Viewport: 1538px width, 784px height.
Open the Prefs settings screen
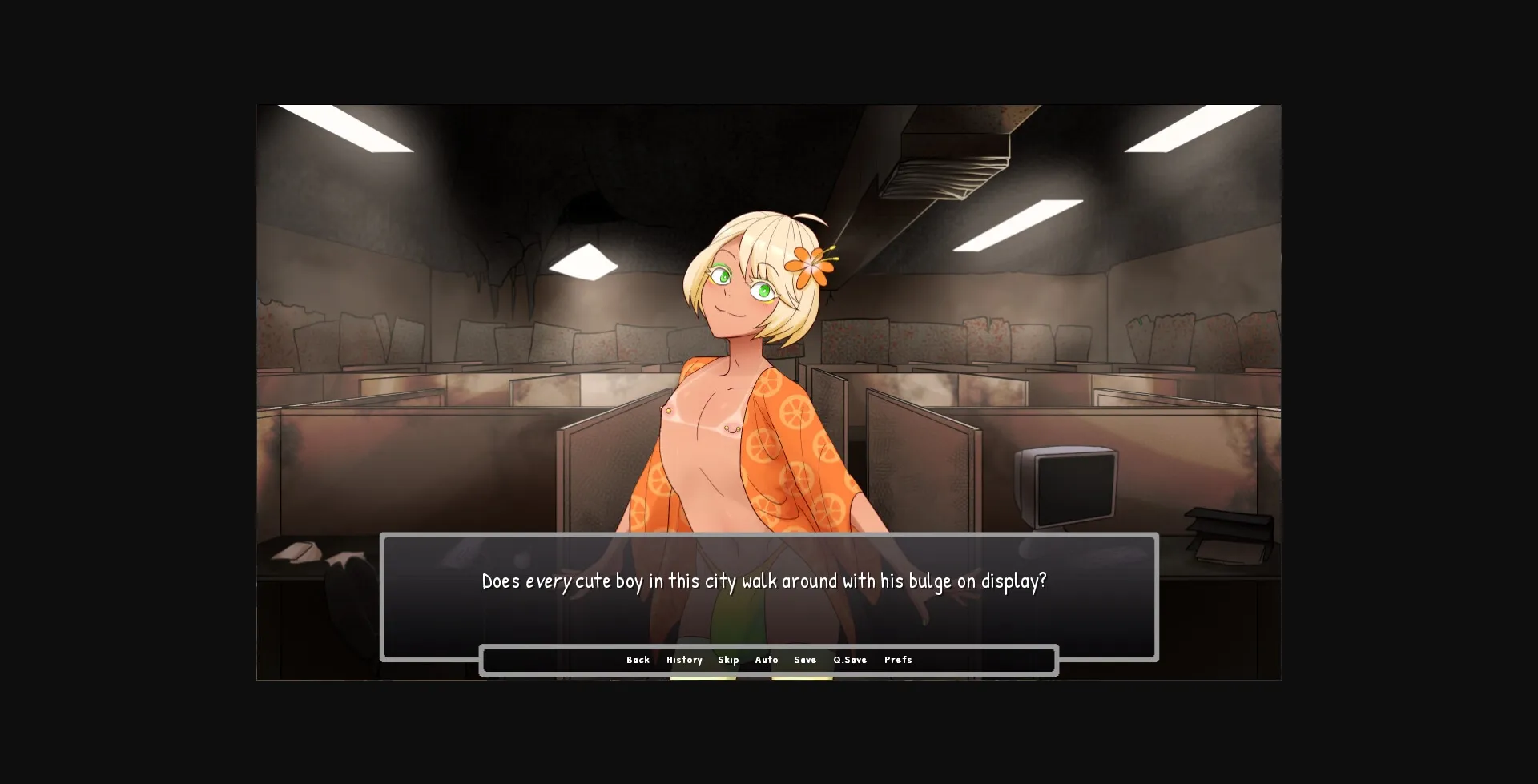(898, 660)
